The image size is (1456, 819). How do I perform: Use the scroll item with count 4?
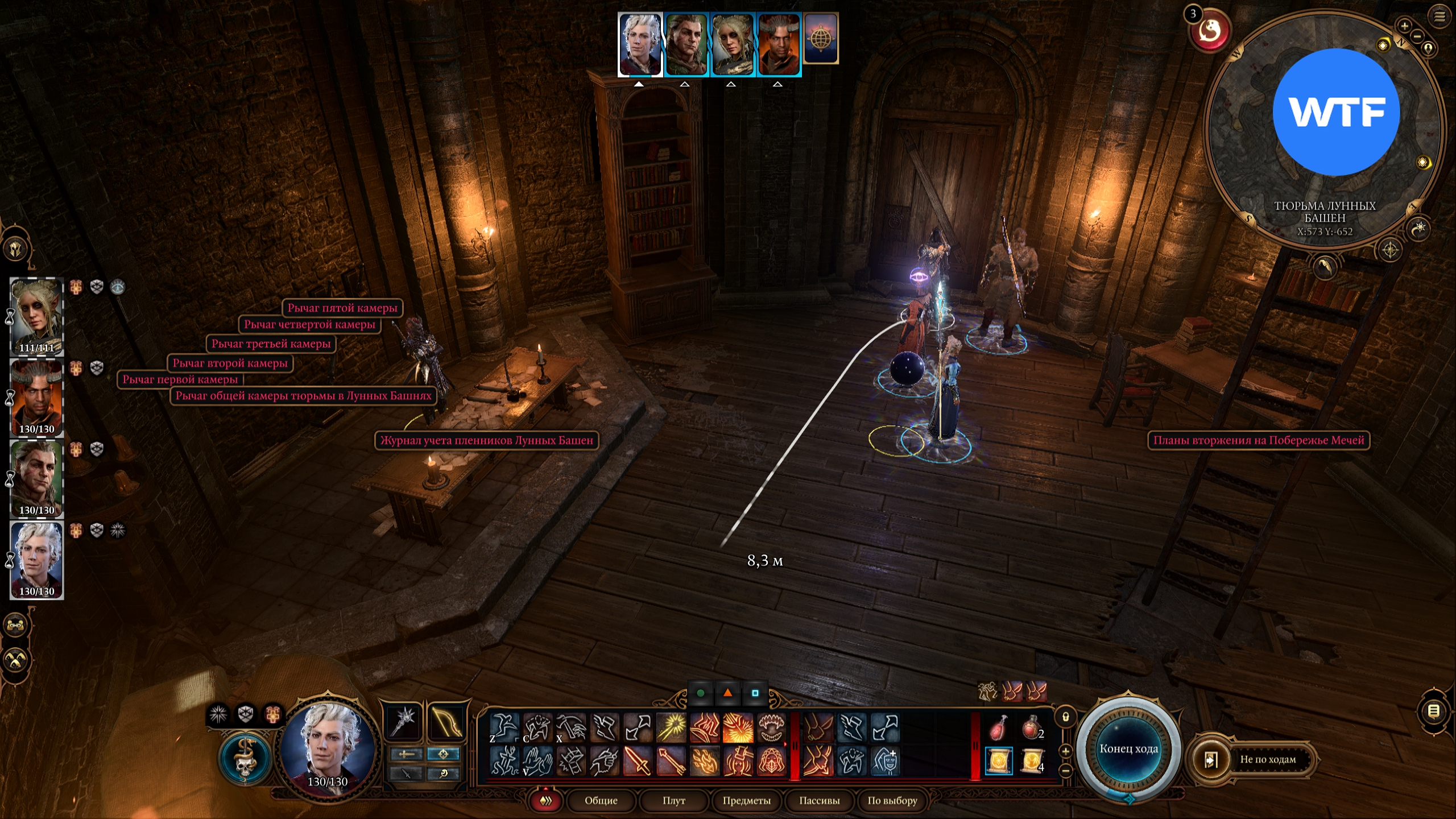1032,761
